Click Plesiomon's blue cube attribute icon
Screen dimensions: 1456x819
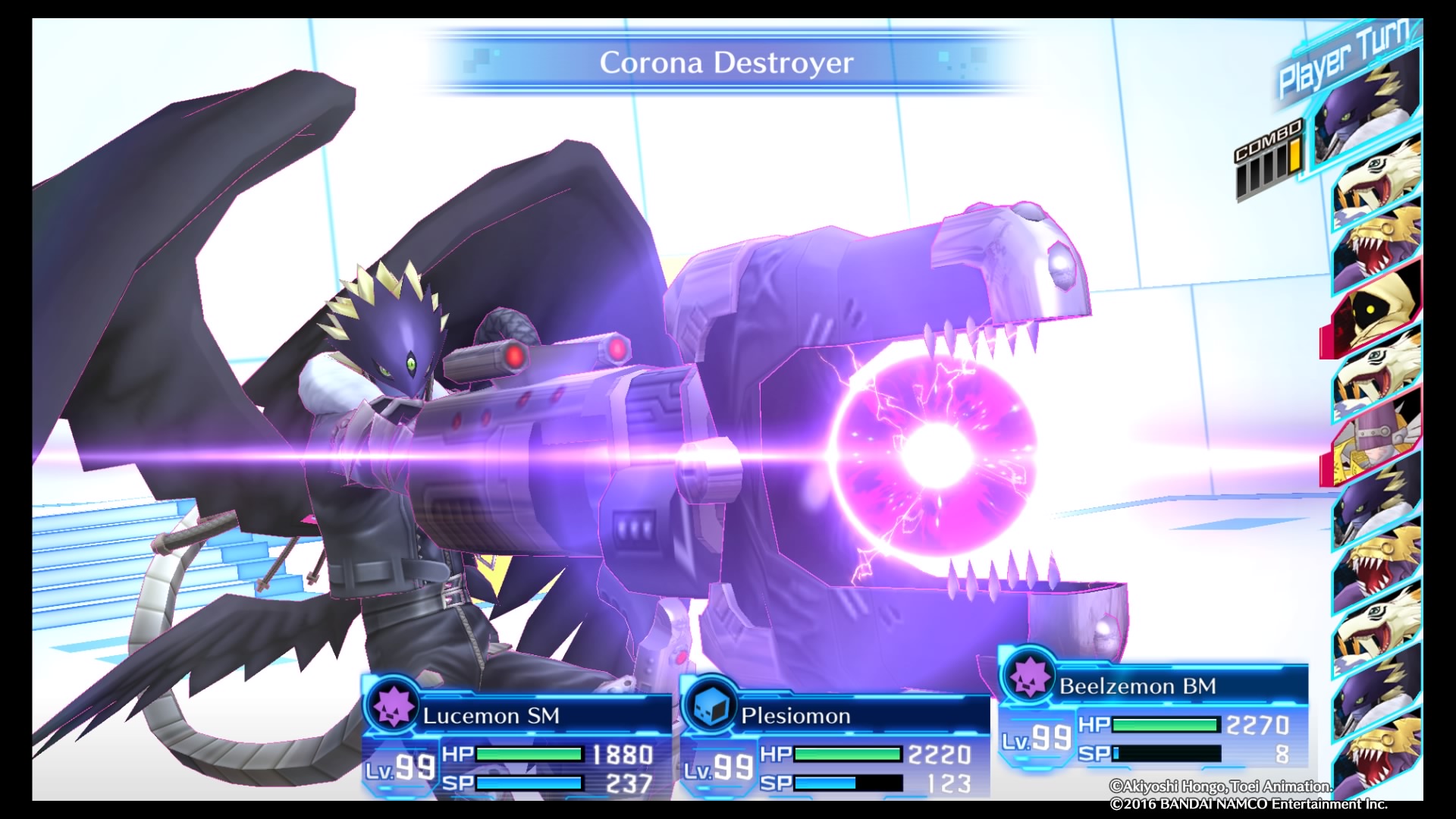click(x=710, y=706)
